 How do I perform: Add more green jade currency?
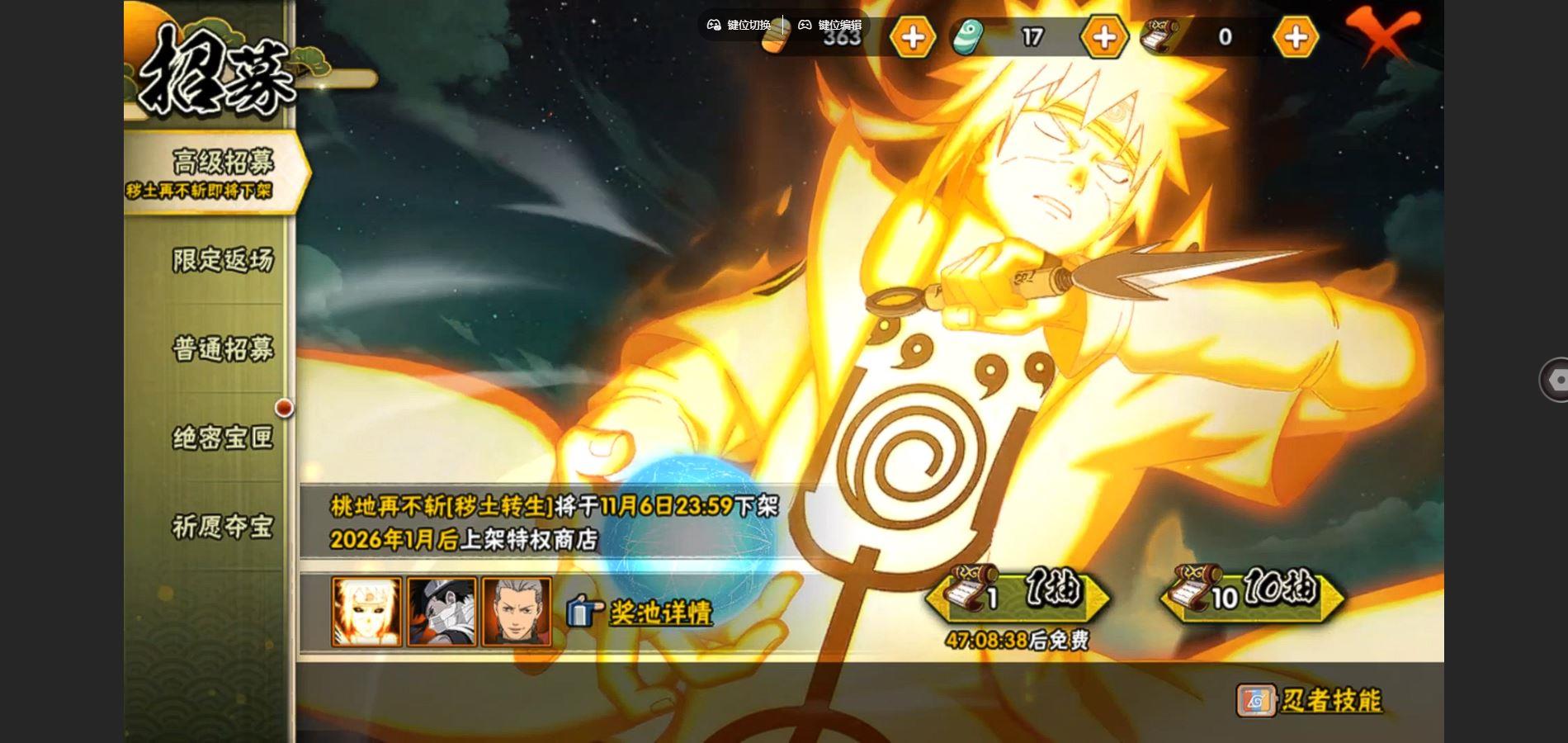1103,37
